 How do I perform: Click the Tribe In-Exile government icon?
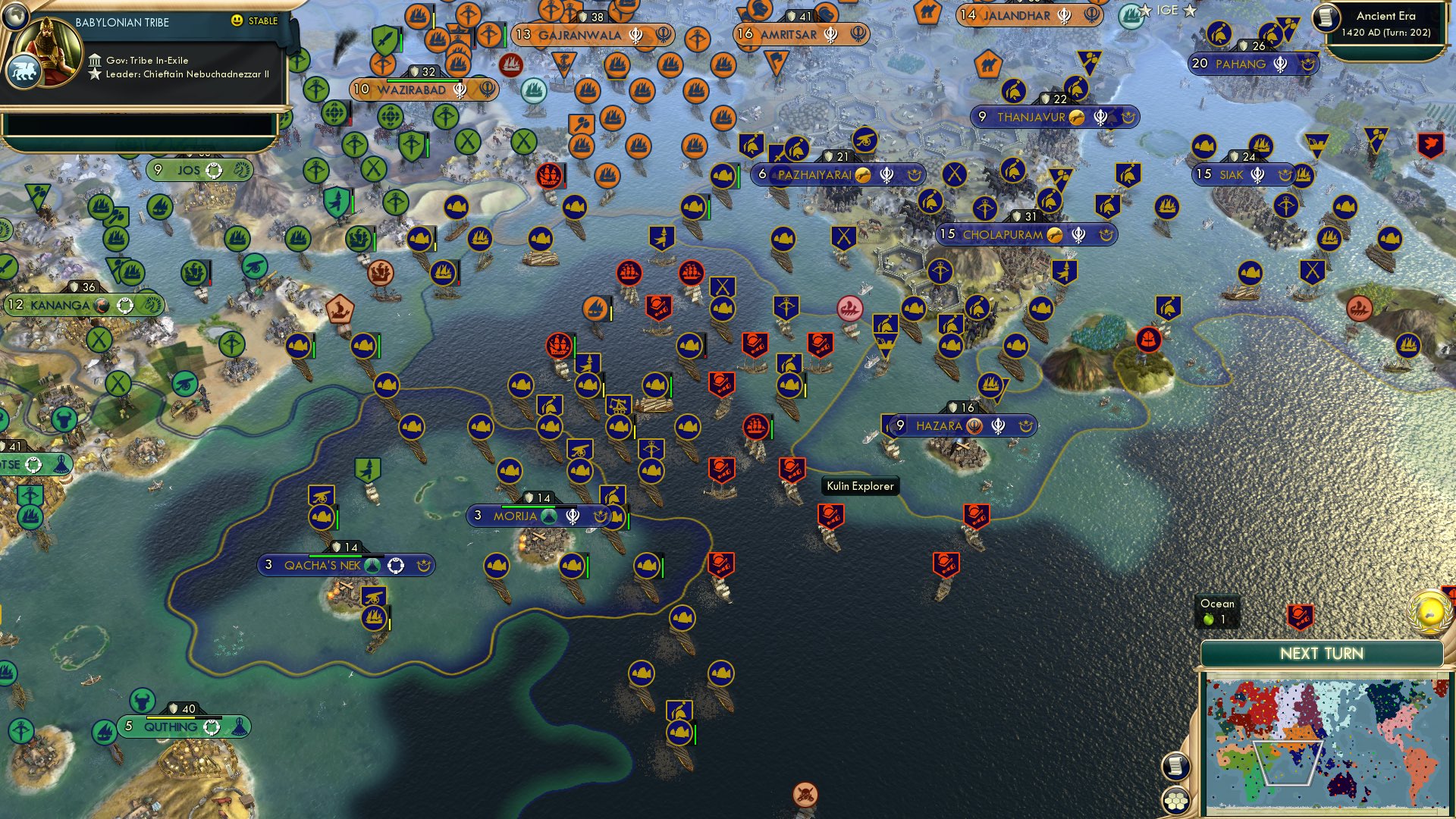(96, 58)
